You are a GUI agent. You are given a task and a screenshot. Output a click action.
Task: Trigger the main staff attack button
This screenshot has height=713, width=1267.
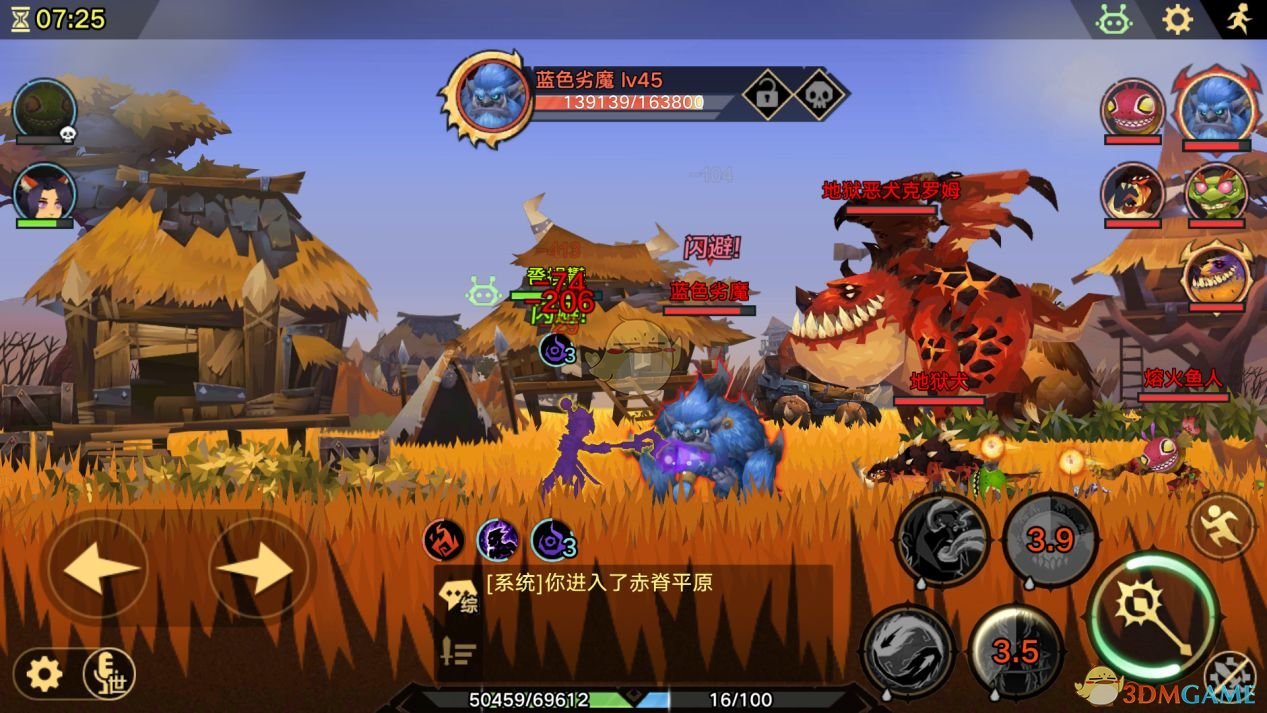[x=1152, y=612]
